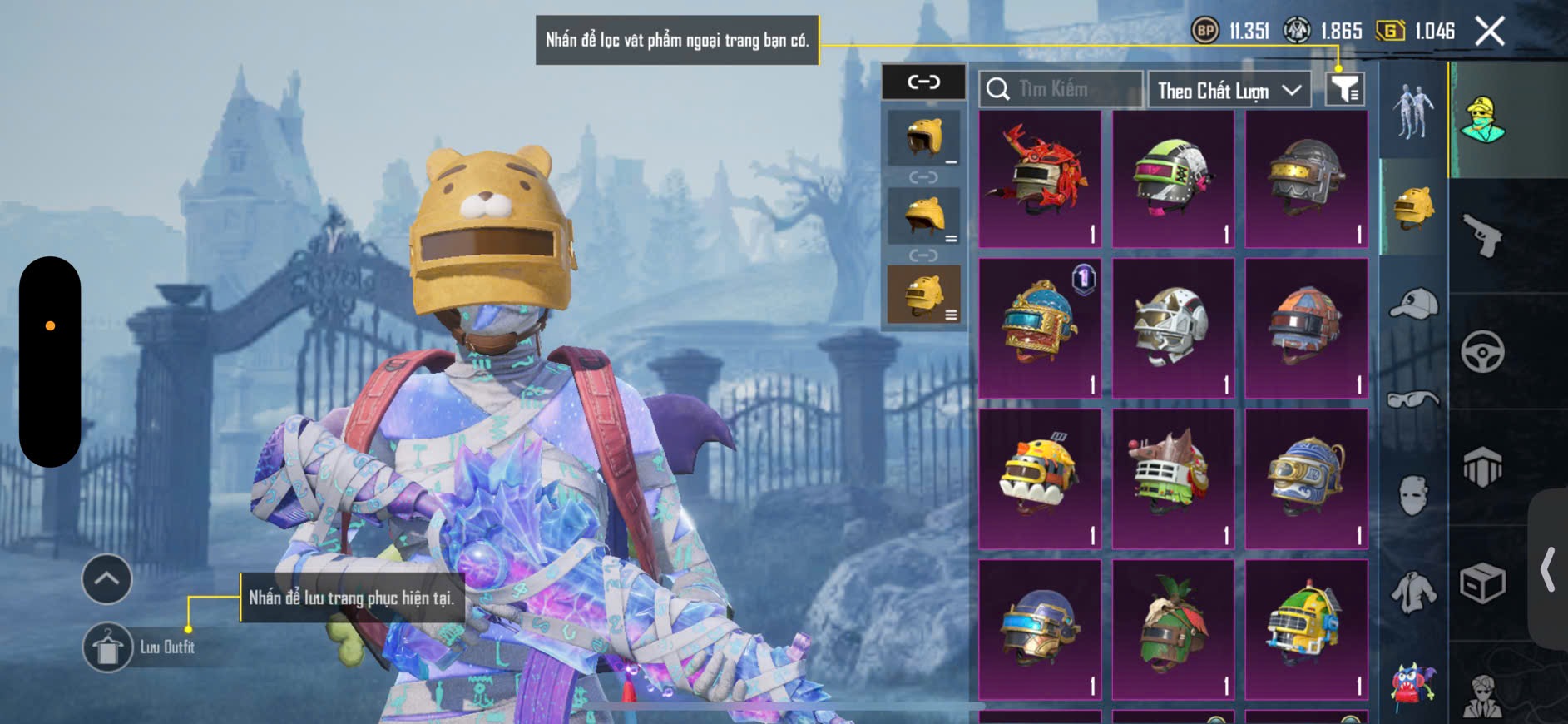
Task: Toggle the link icon above helmet levels
Action: 923,82
